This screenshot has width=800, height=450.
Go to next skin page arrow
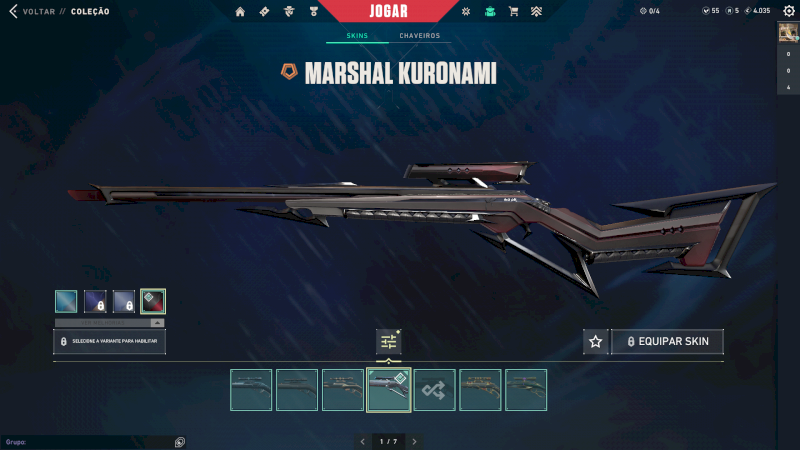pyautogui.click(x=414, y=441)
